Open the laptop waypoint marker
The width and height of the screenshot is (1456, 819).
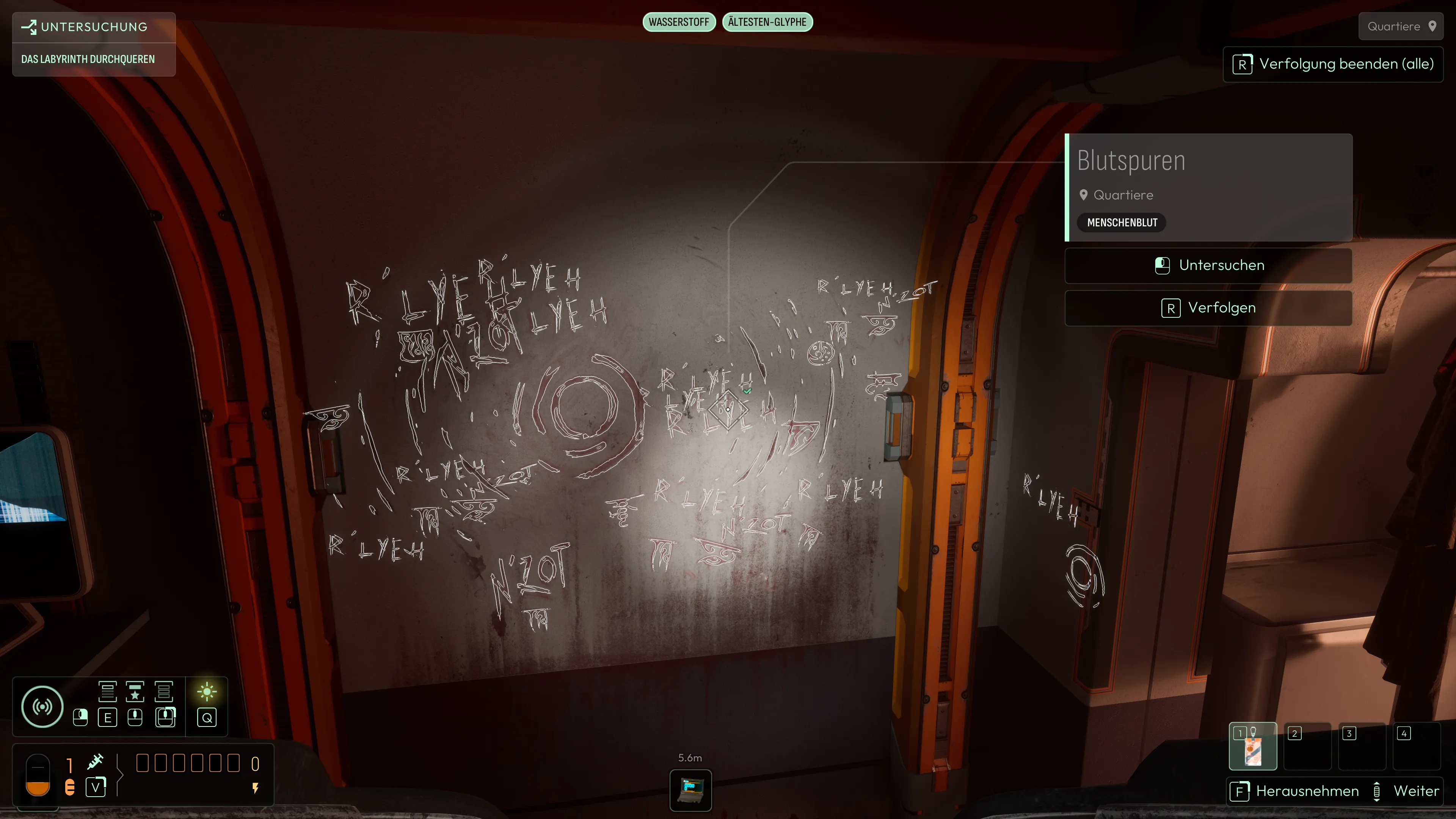pyautogui.click(x=691, y=789)
